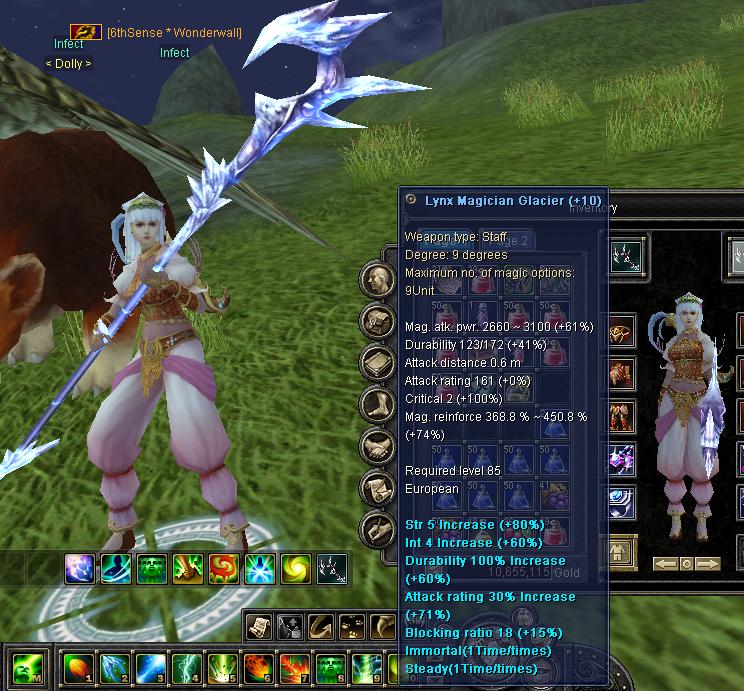The image size is (744, 691).
Task: Click the yellow-green swirl buff icon
Action: click(x=295, y=569)
